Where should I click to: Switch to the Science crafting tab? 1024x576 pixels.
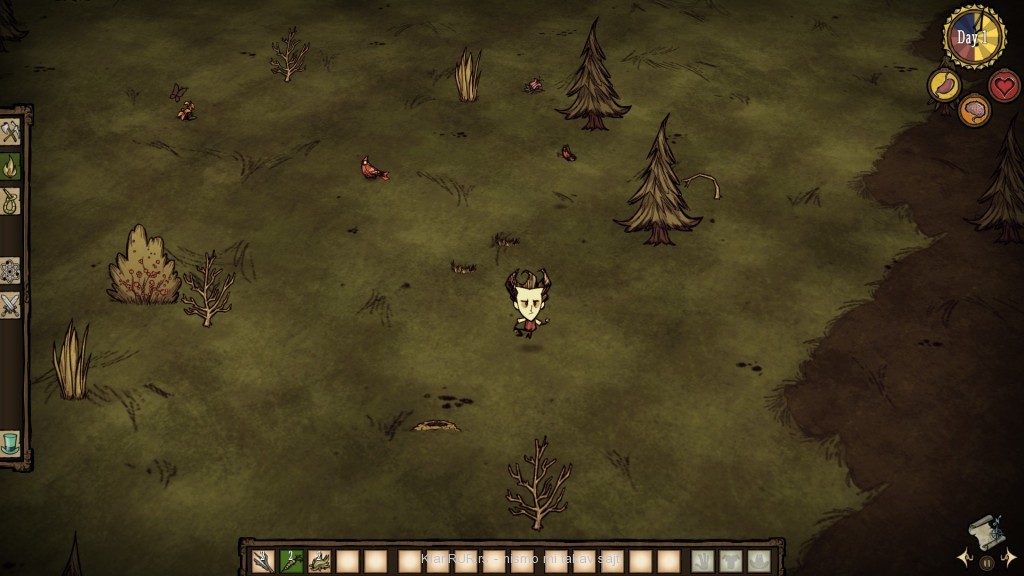pos(10,270)
